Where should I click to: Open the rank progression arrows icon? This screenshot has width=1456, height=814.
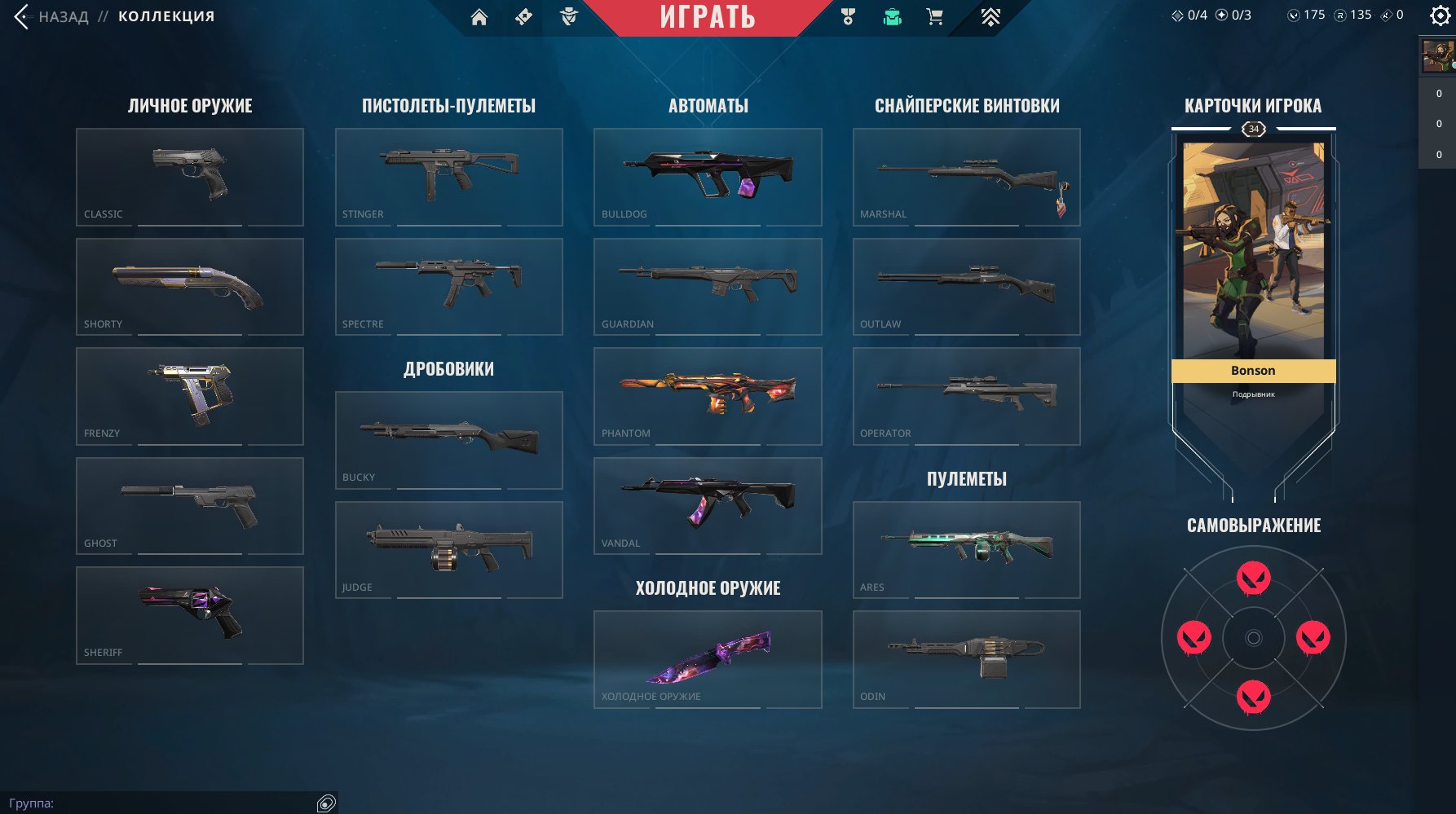tap(990, 15)
